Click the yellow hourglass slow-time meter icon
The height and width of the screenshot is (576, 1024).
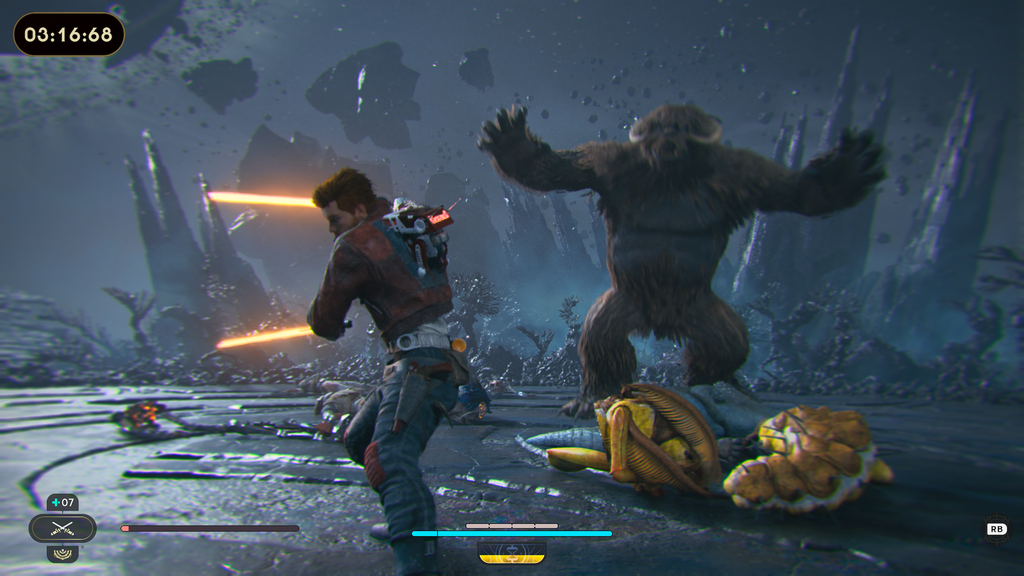coord(511,551)
